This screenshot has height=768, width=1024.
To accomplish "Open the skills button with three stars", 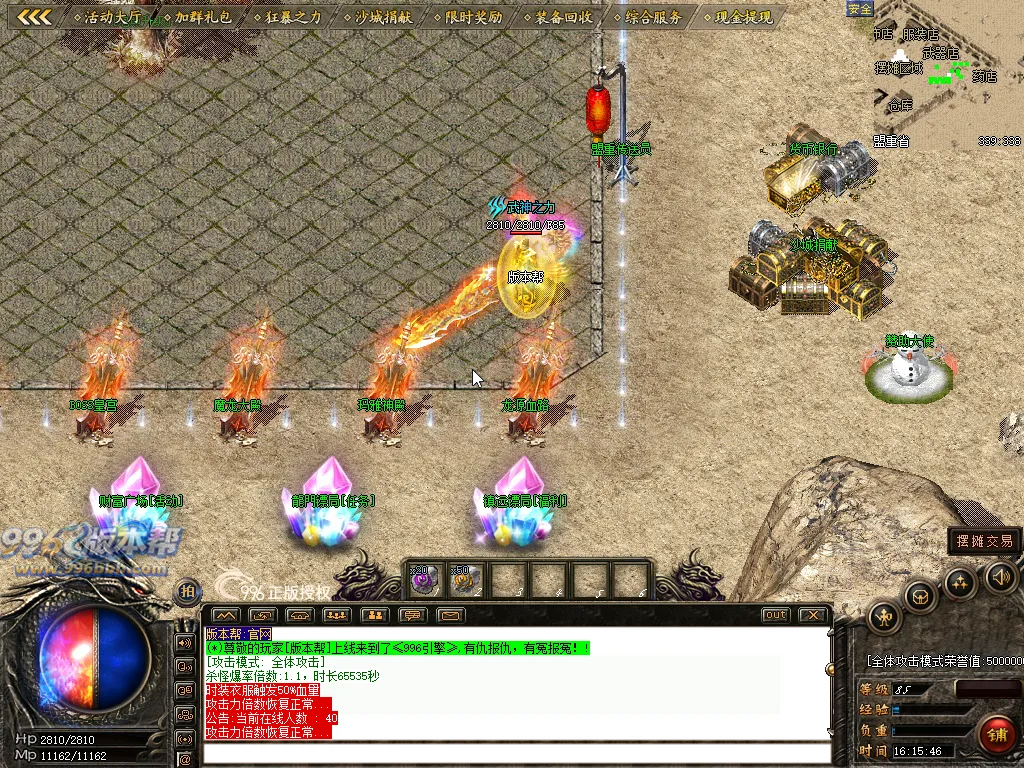I will pos(960,583).
